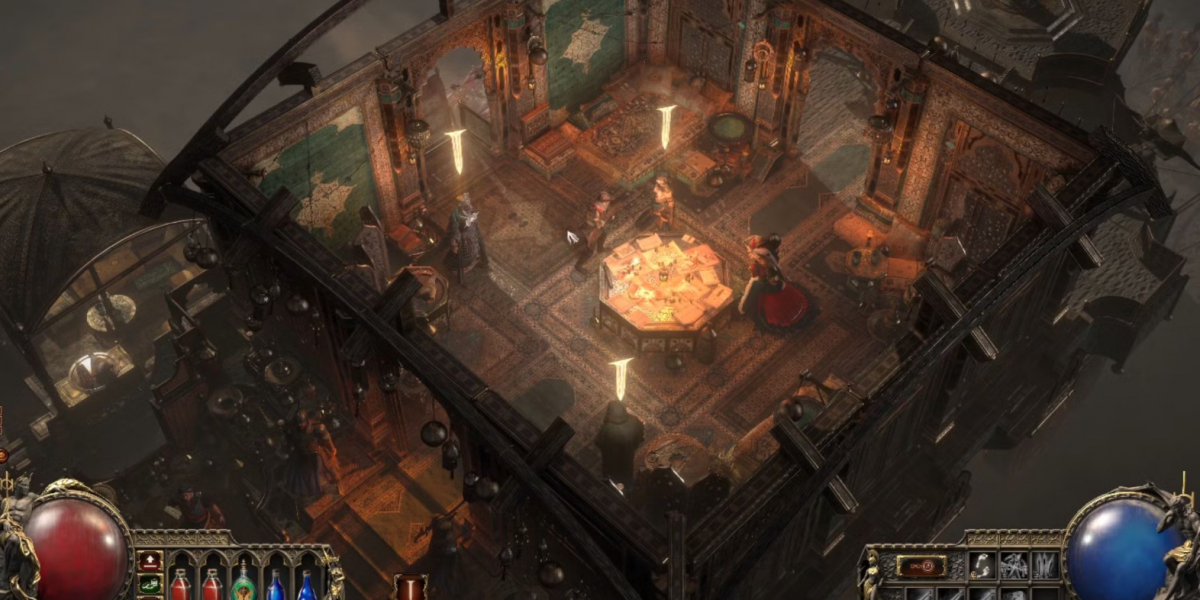The image size is (1200, 600).
Task: Open the red gold-framed shop button
Action: pyautogui.click(x=921, y=566)
